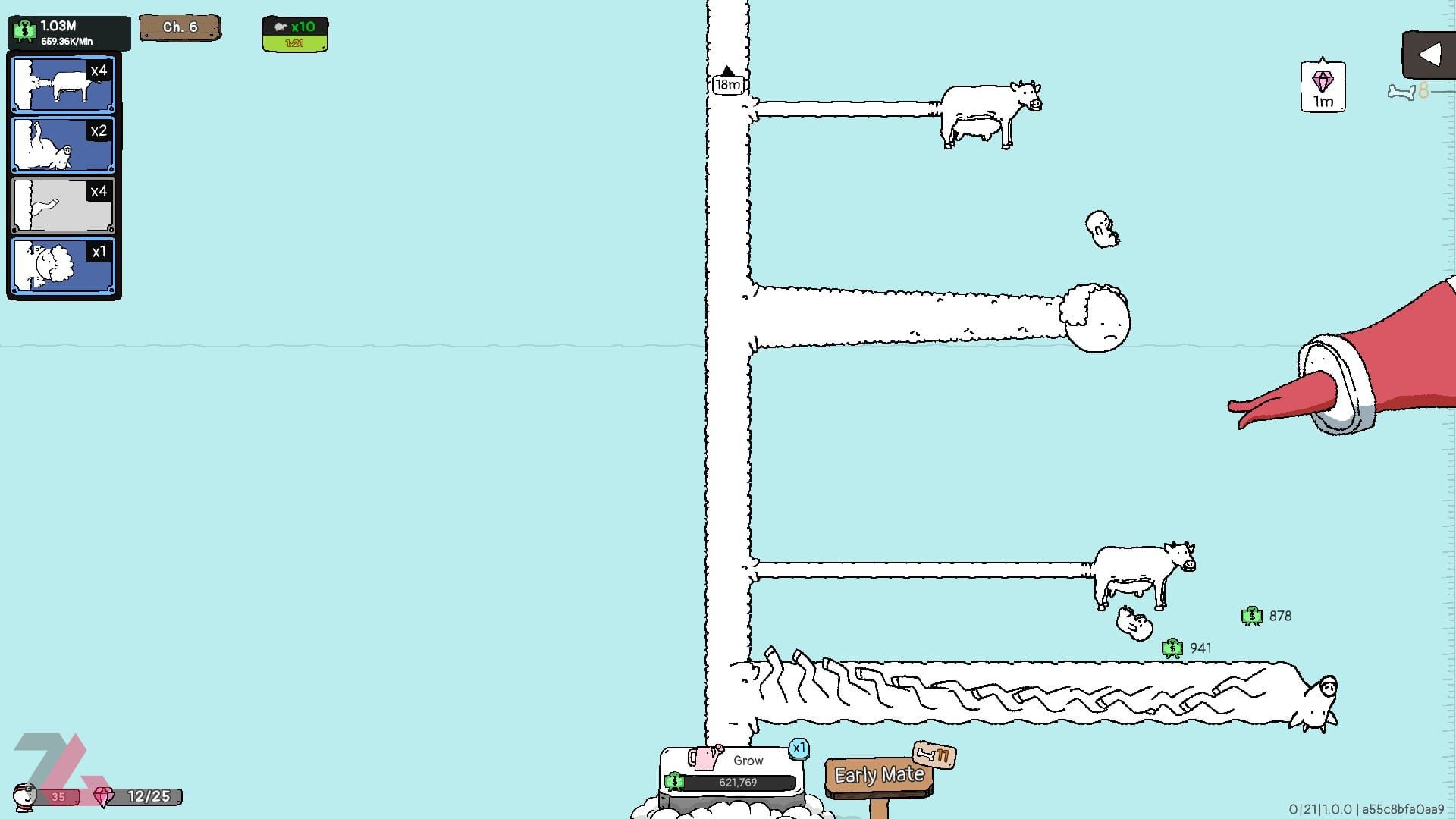Click the character avatar with level 35
1456x819 pixels.
coord(27,795)
